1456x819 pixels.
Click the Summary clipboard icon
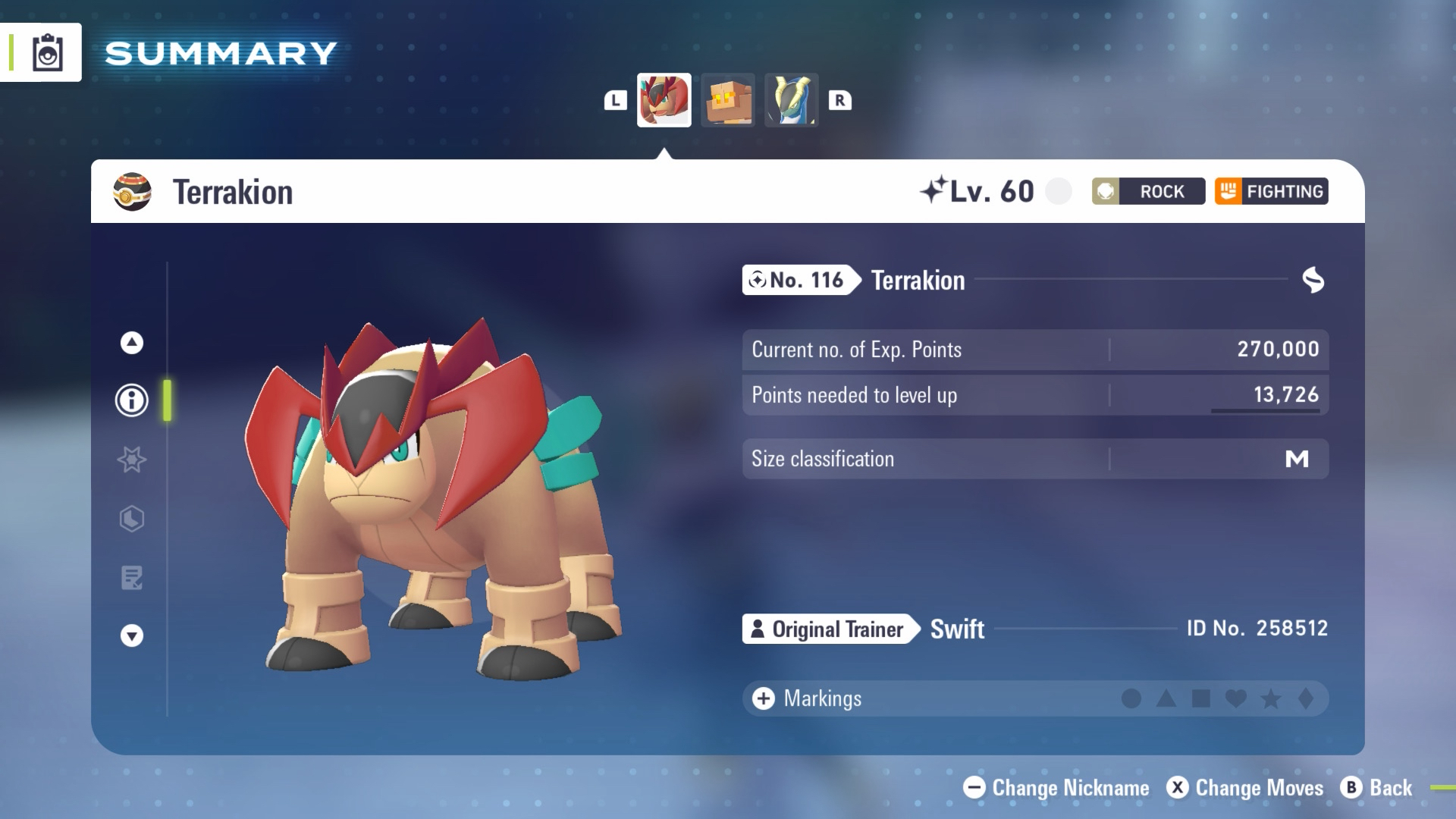click(47, 53)
